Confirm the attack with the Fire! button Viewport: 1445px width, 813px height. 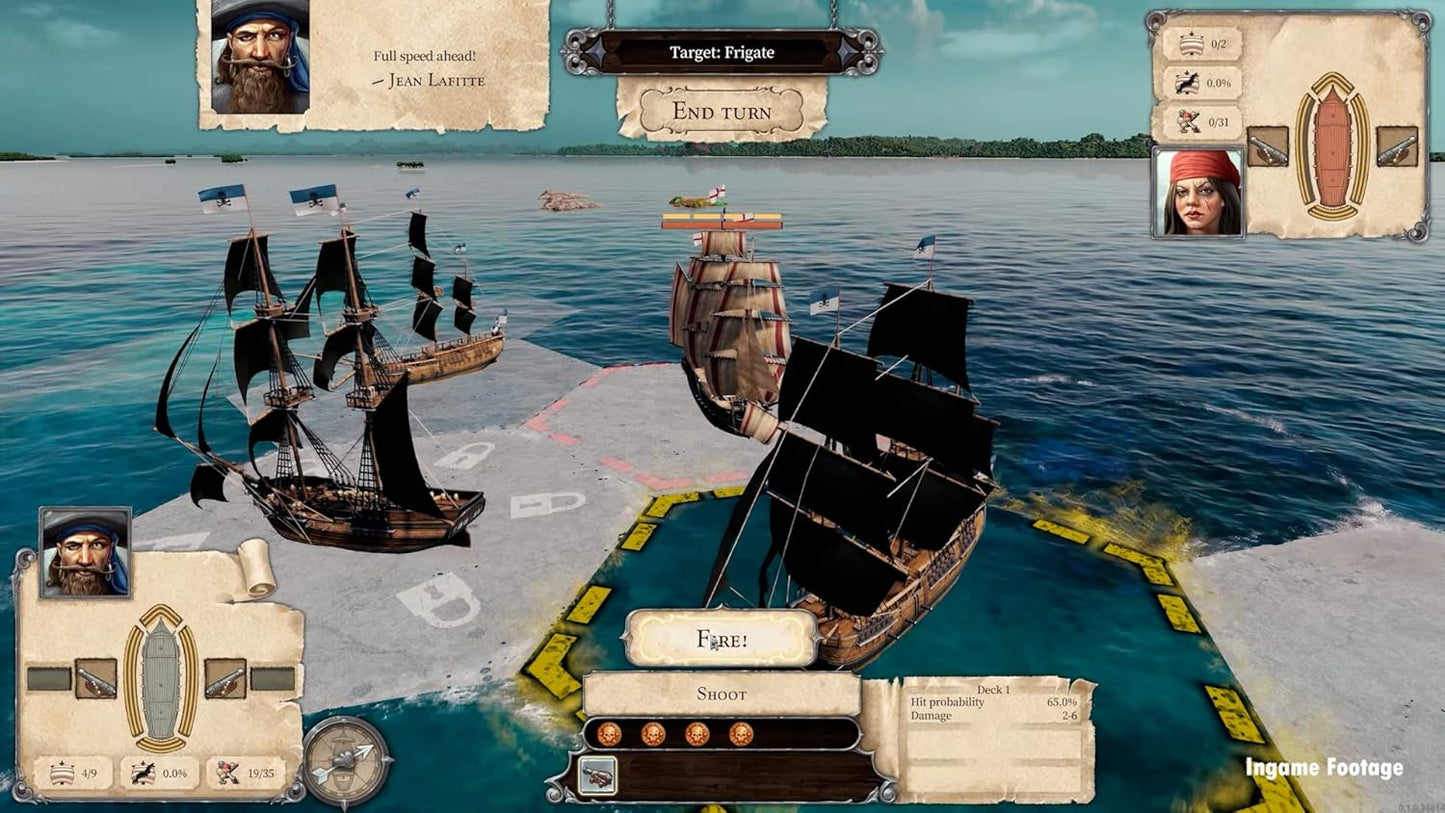[x=721, y=638]
